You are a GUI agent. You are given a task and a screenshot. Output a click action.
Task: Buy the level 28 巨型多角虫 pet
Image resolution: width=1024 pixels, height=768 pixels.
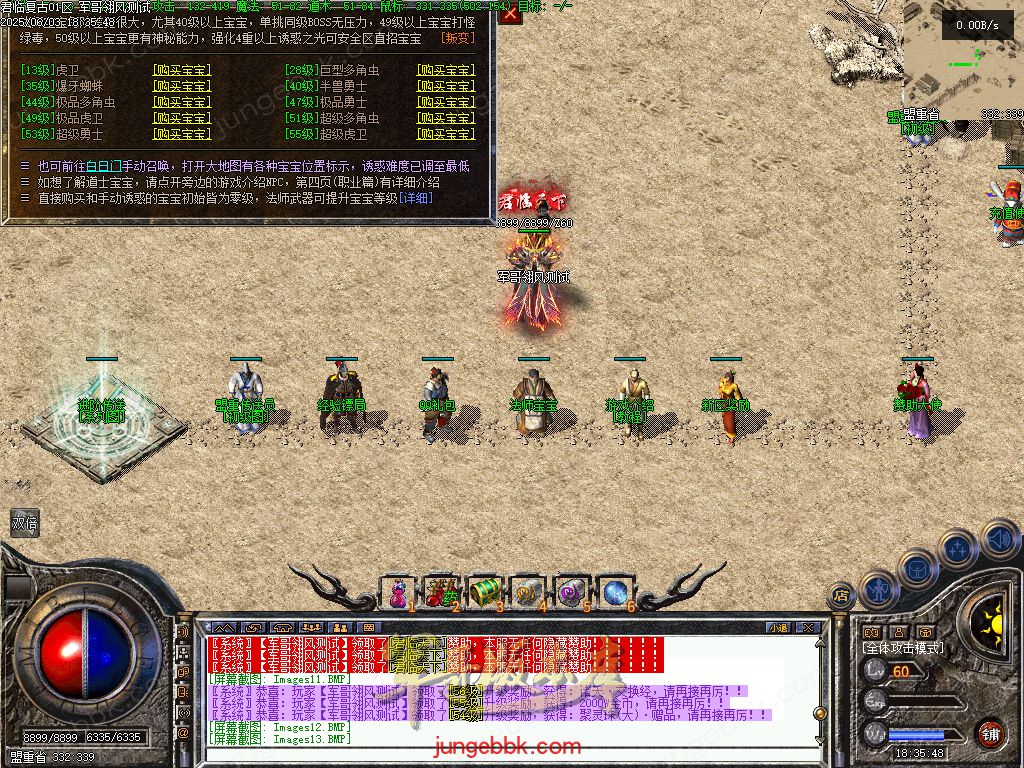click(445, 70)
